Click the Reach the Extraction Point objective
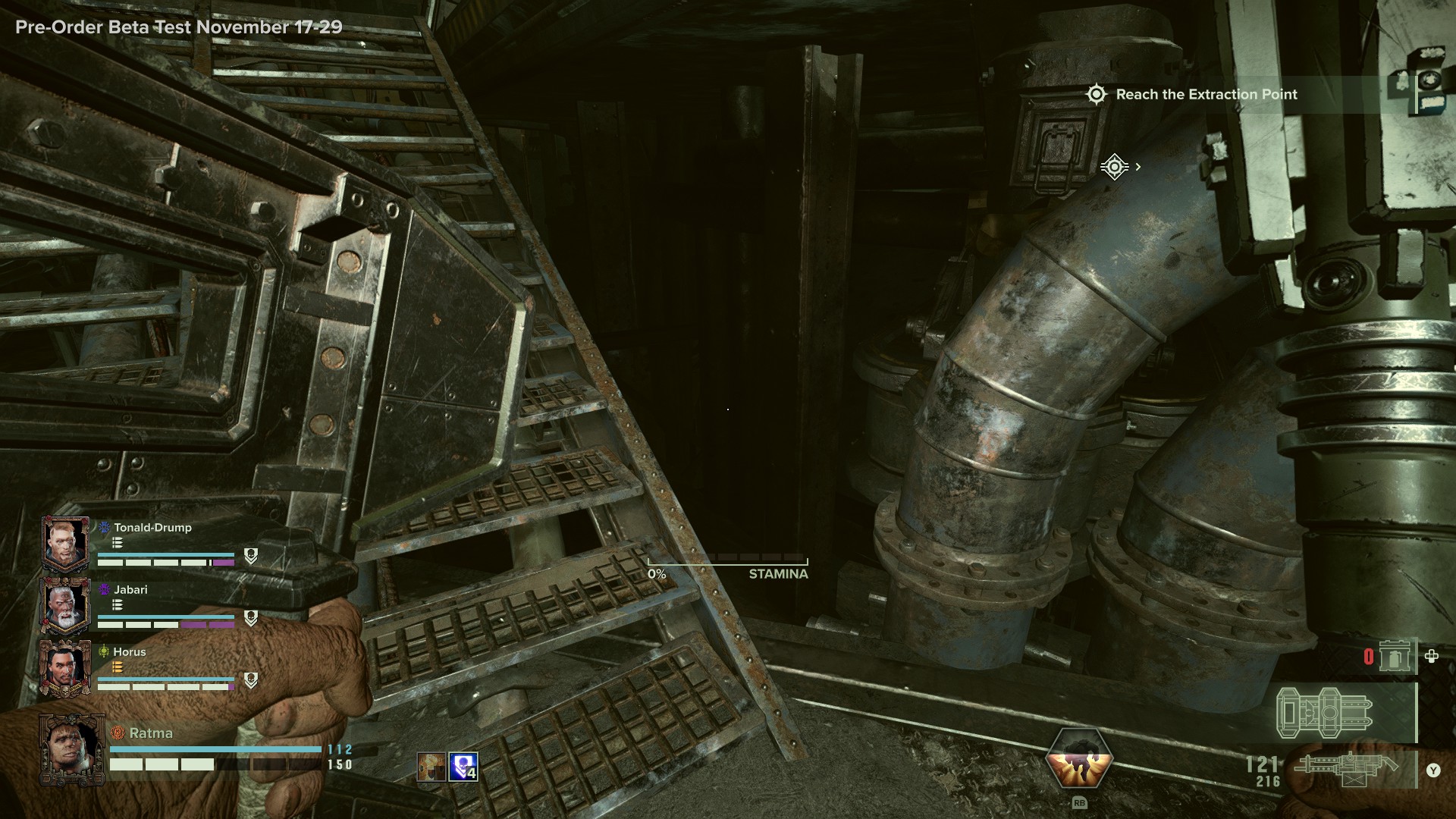 click(1206, 95)
